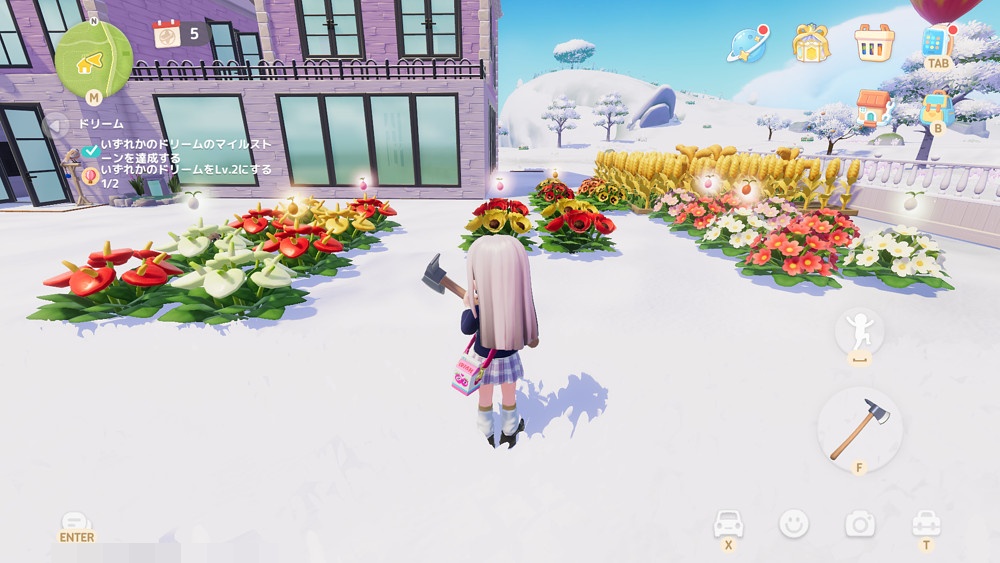The image size is (1000, 563).
Task: Open the house build mode icon
Action: (873, 106)
